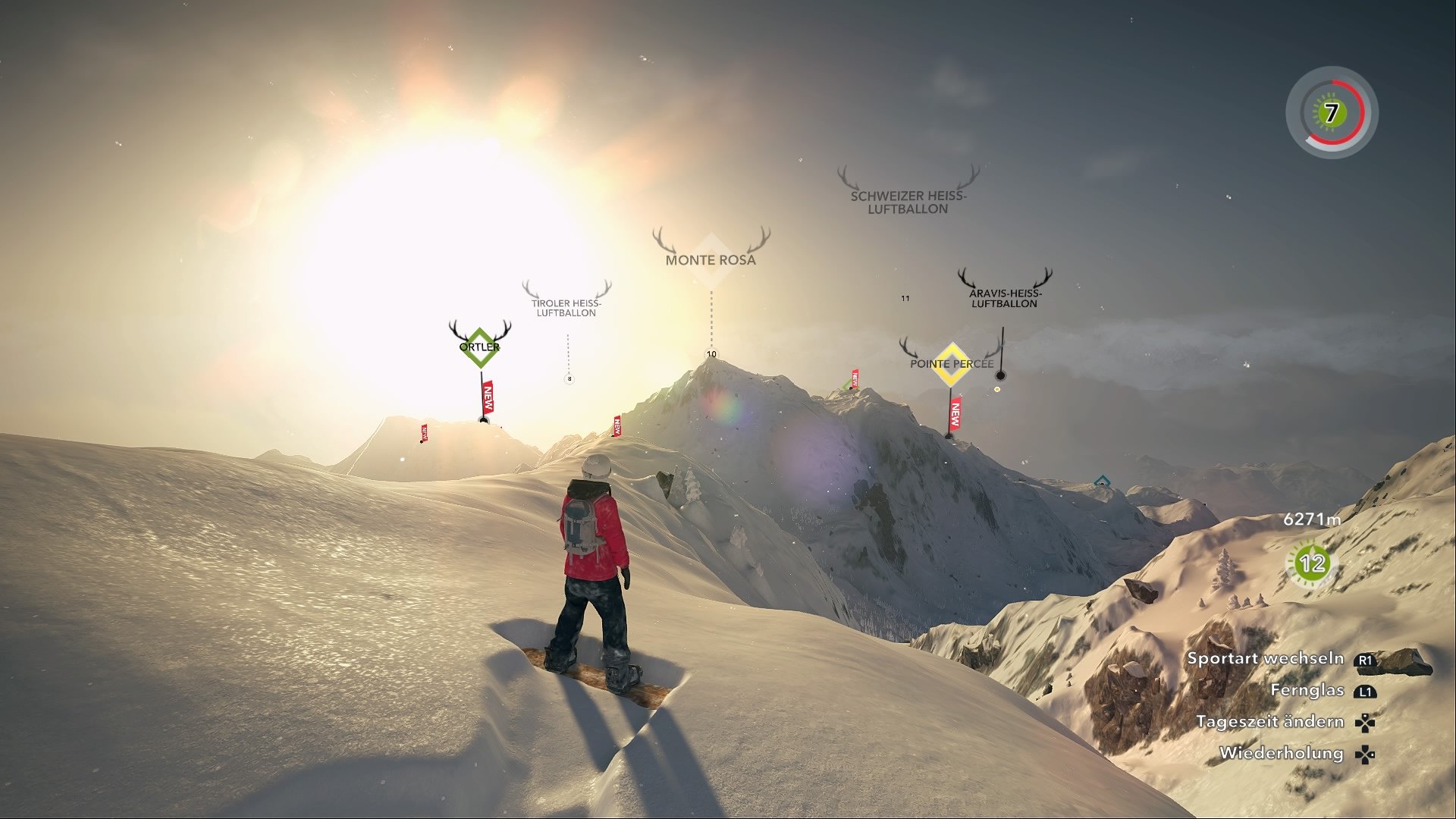This screenshot has height=819, width=1456.
Task: Expand challenge point 11 in the sky
Action: pyautogui.click(x=905, y=298)
